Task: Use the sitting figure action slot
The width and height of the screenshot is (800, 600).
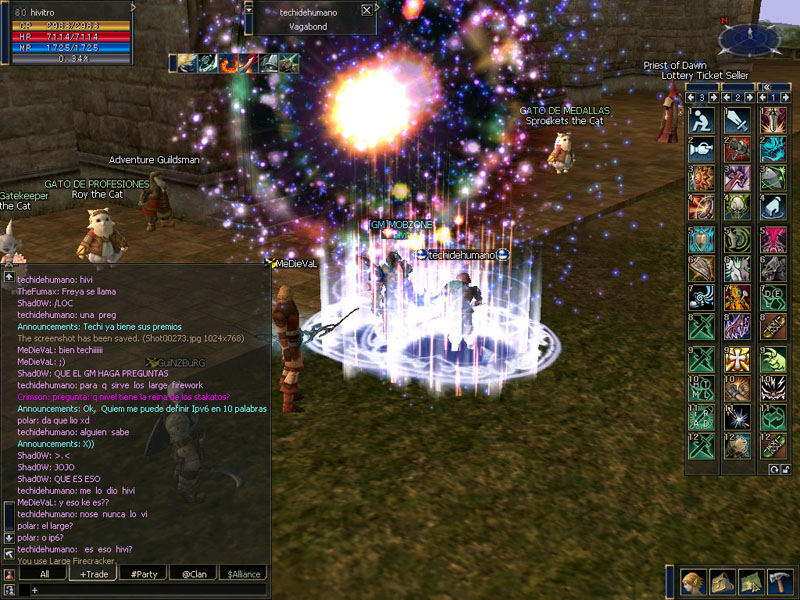Action: coord(700,120)
